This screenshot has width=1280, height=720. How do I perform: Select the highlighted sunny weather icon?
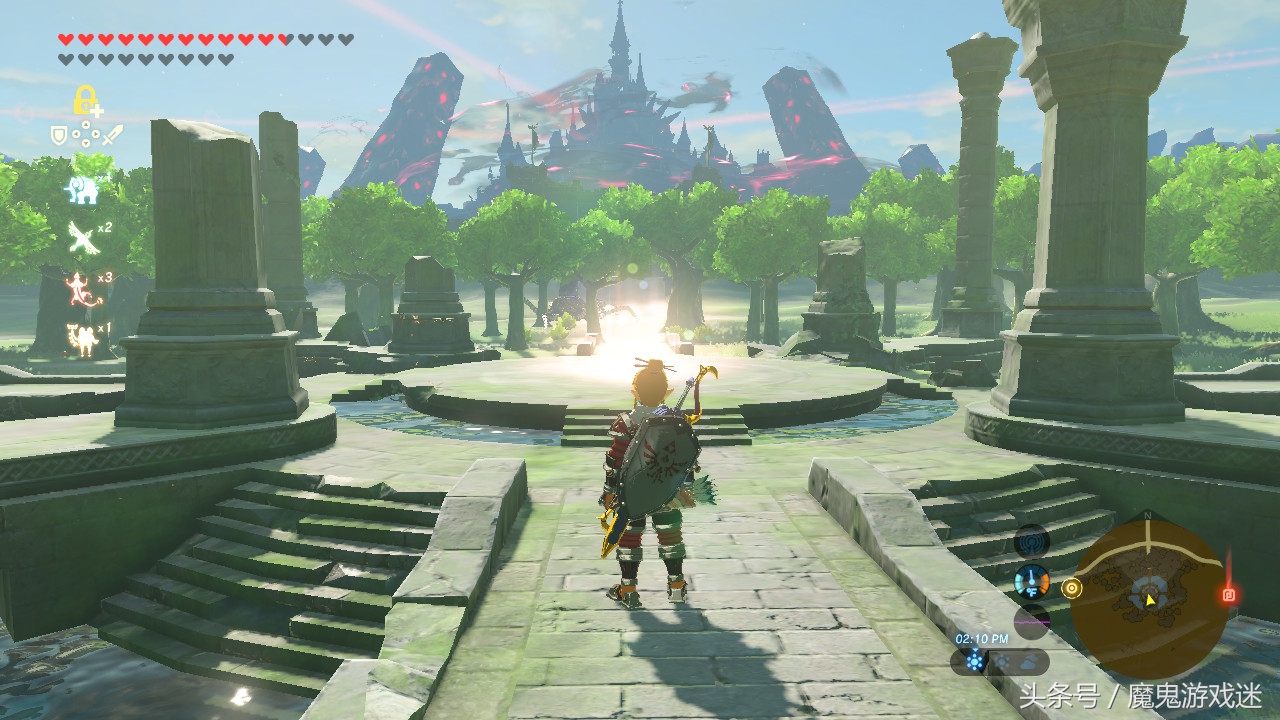[x=975, y=660]
